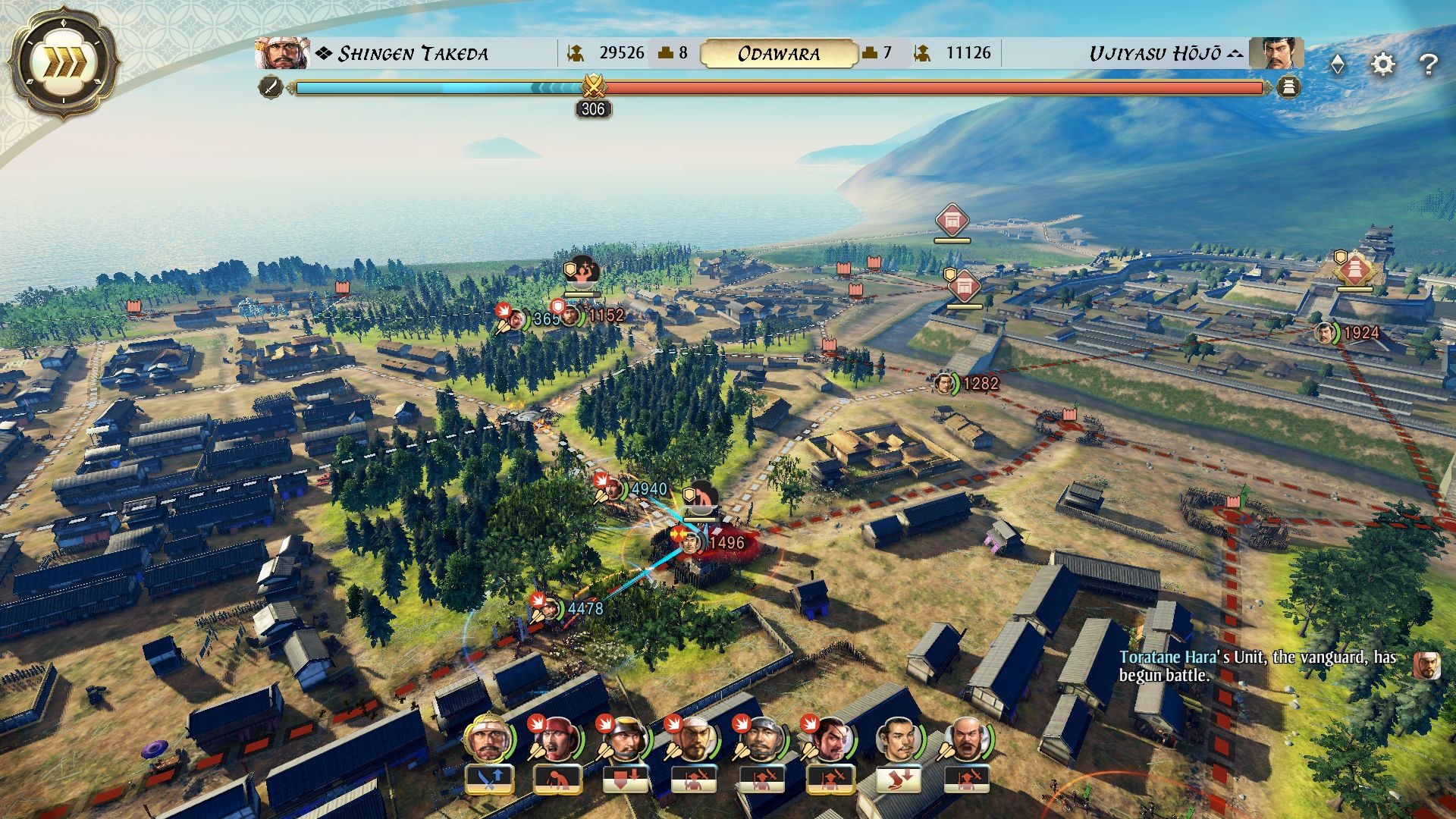Screen dimensions: 1456x819
Task: Activate the crossed swords up-arrow command
Action: [x=489, y=778]
